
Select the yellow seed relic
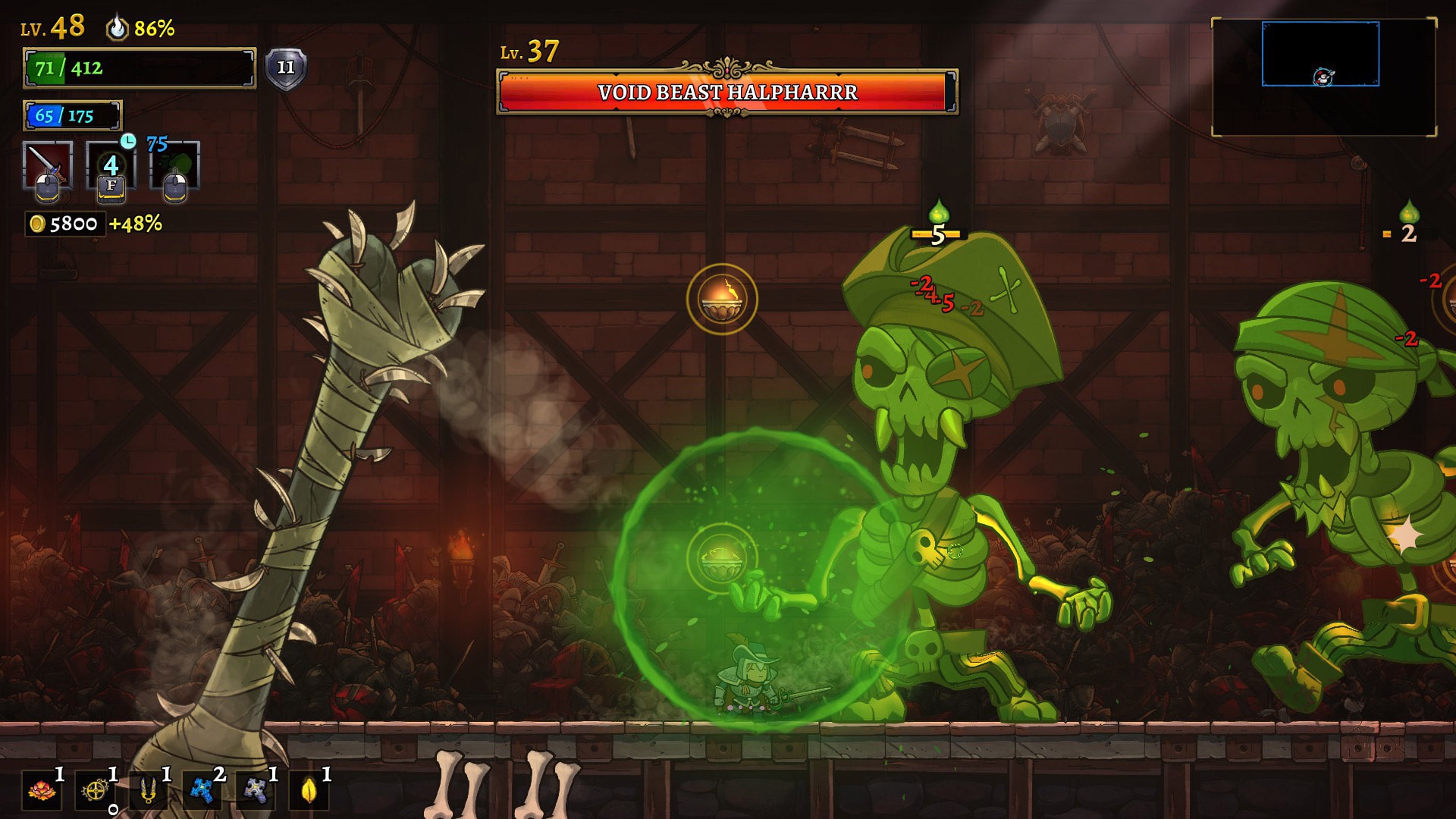point(309,791)
